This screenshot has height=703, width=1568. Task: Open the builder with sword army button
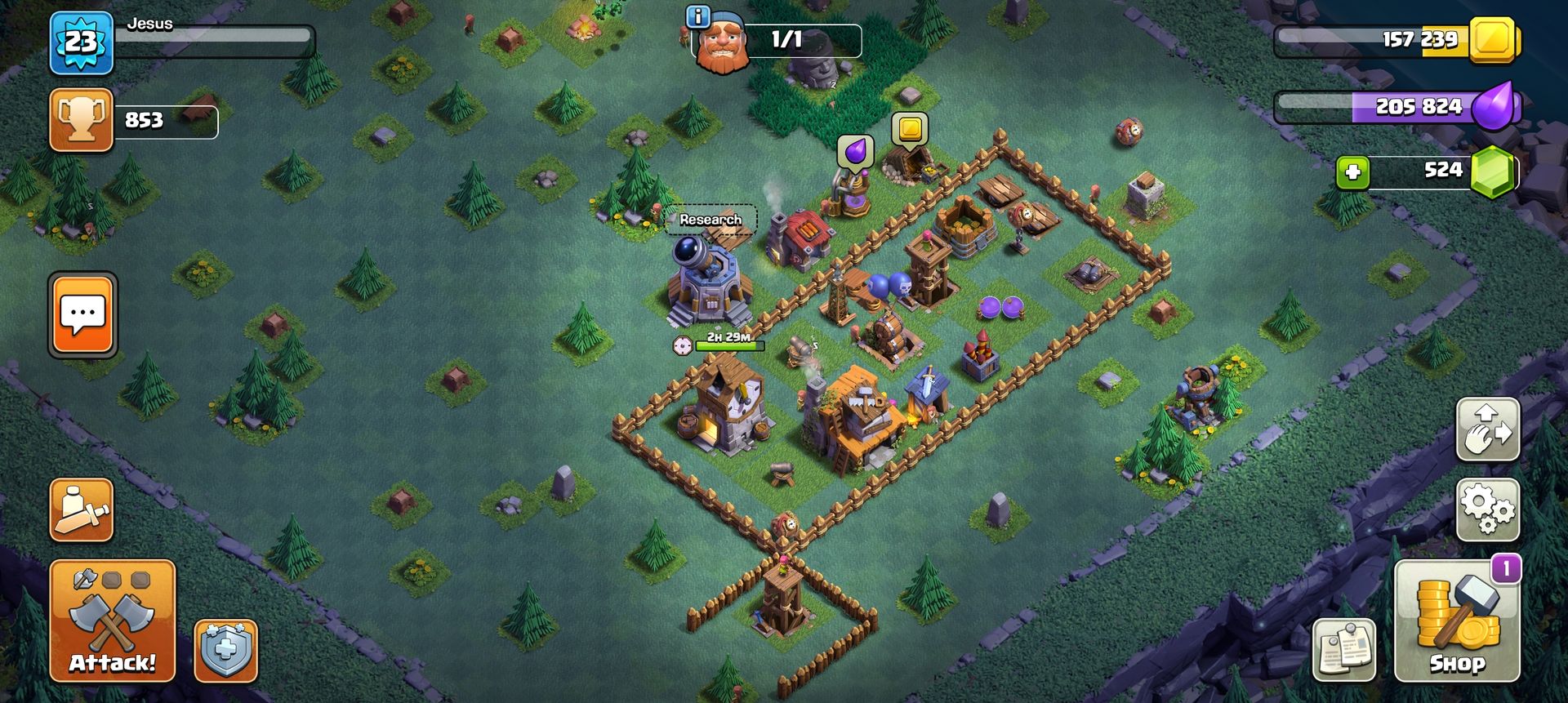[x=81, y=509]
